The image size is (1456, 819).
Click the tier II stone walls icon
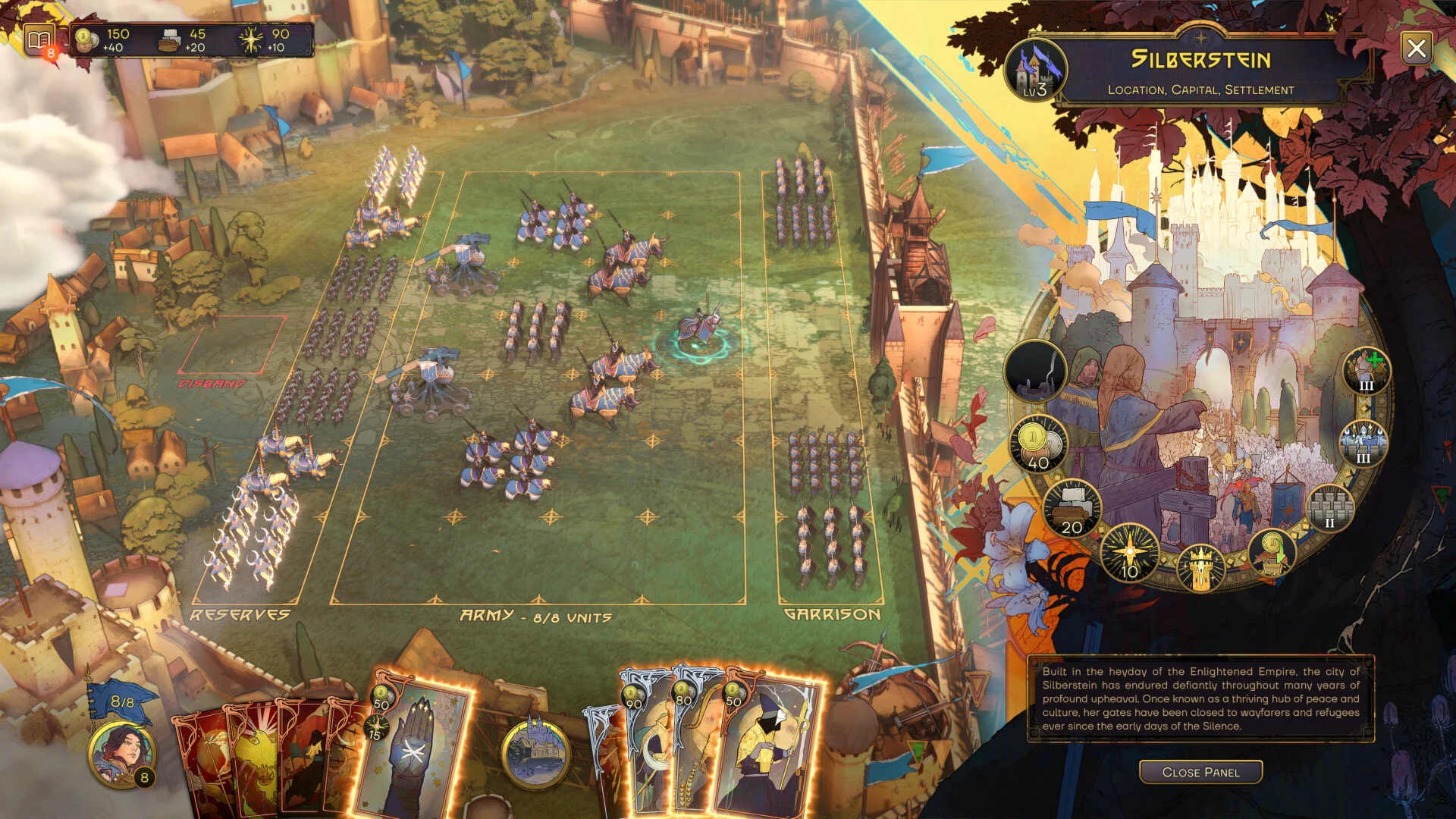point(1329,507)
